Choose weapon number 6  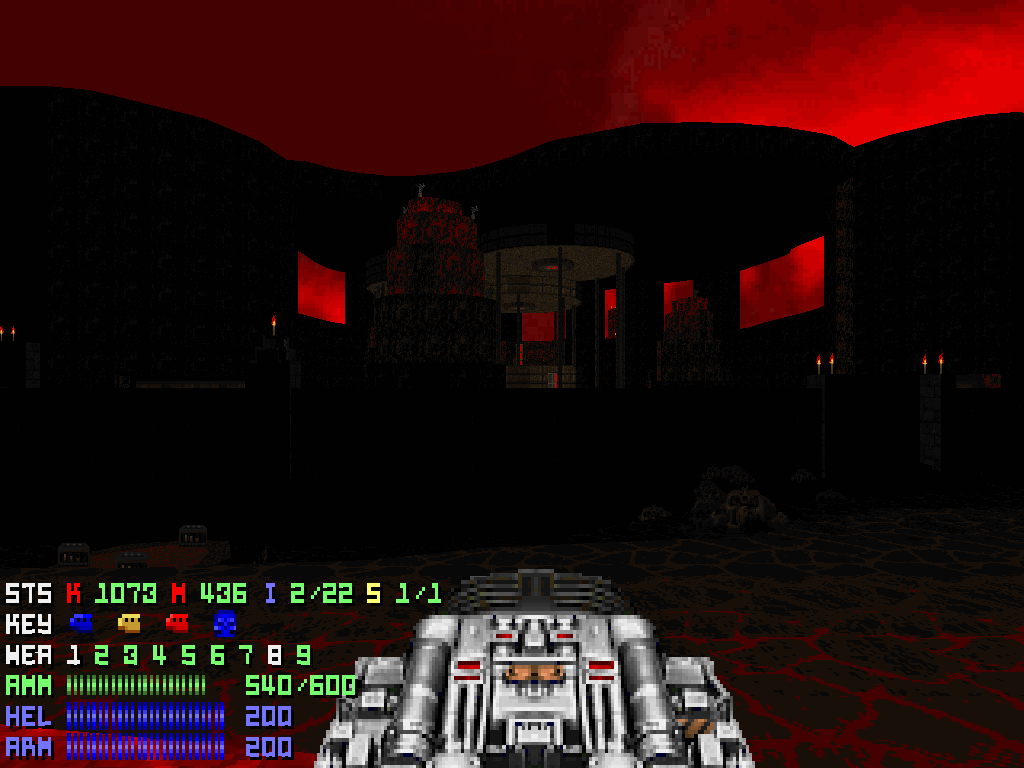click(x=217, y=656)
